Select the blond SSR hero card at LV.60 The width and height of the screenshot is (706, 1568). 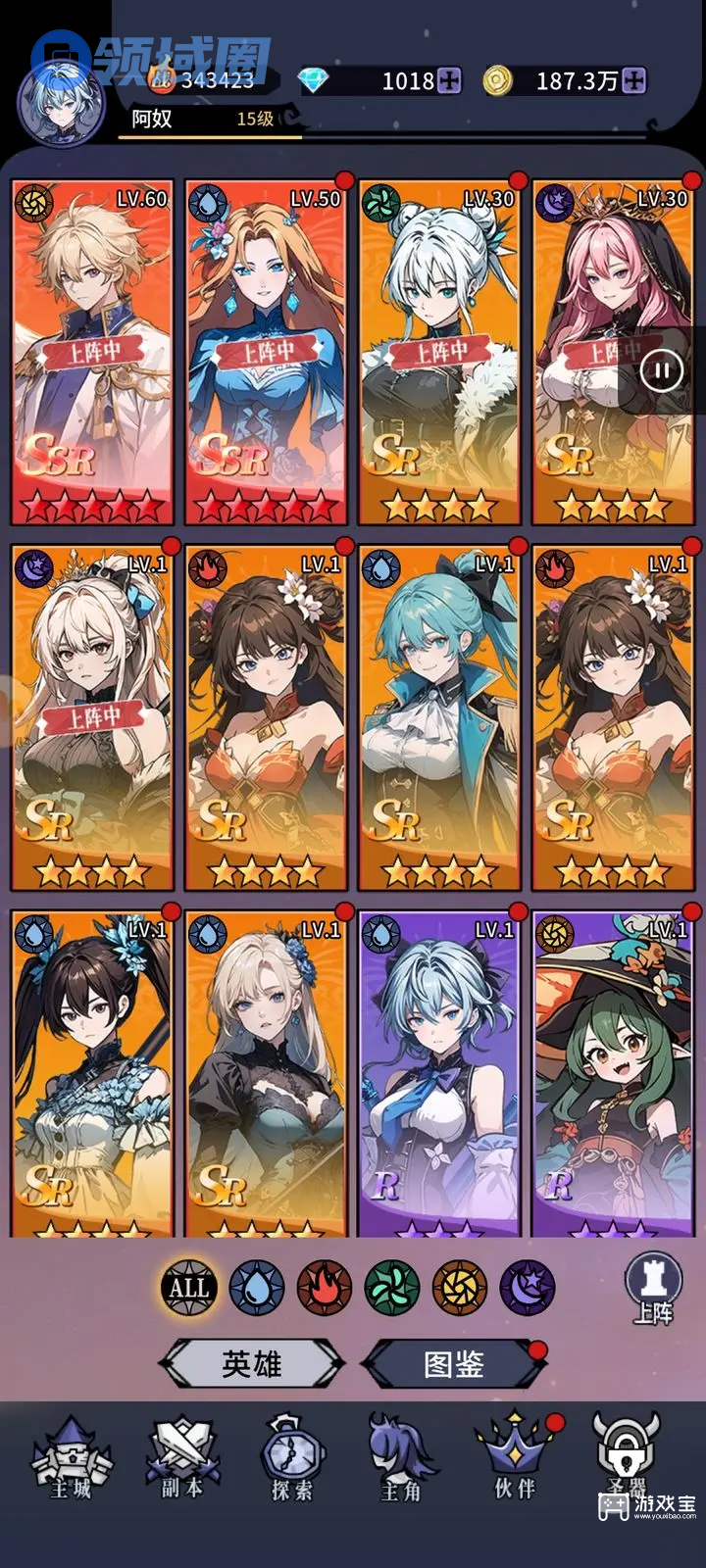point(92,353)
